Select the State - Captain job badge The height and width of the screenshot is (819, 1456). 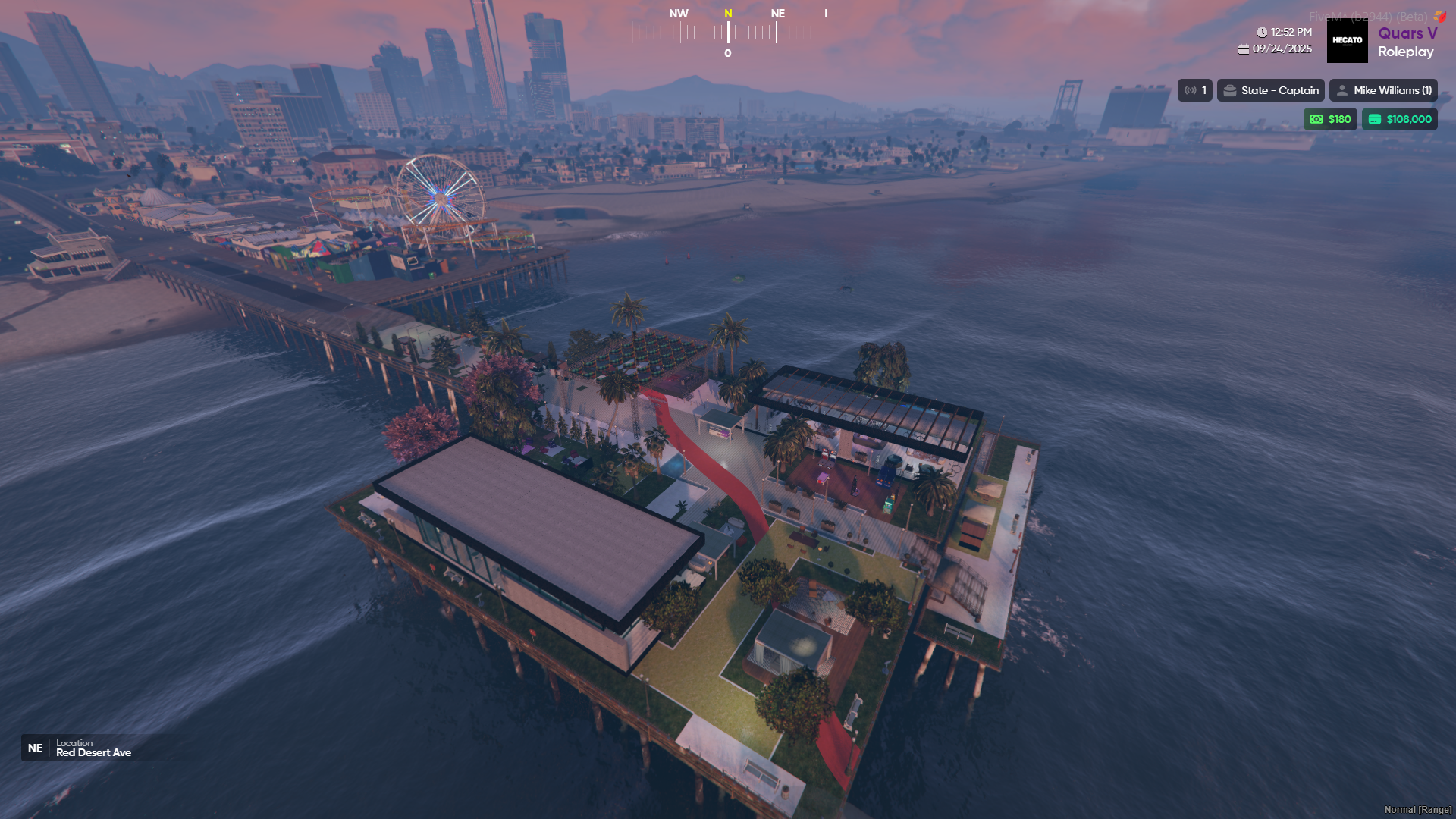(x=1270, y=90)
